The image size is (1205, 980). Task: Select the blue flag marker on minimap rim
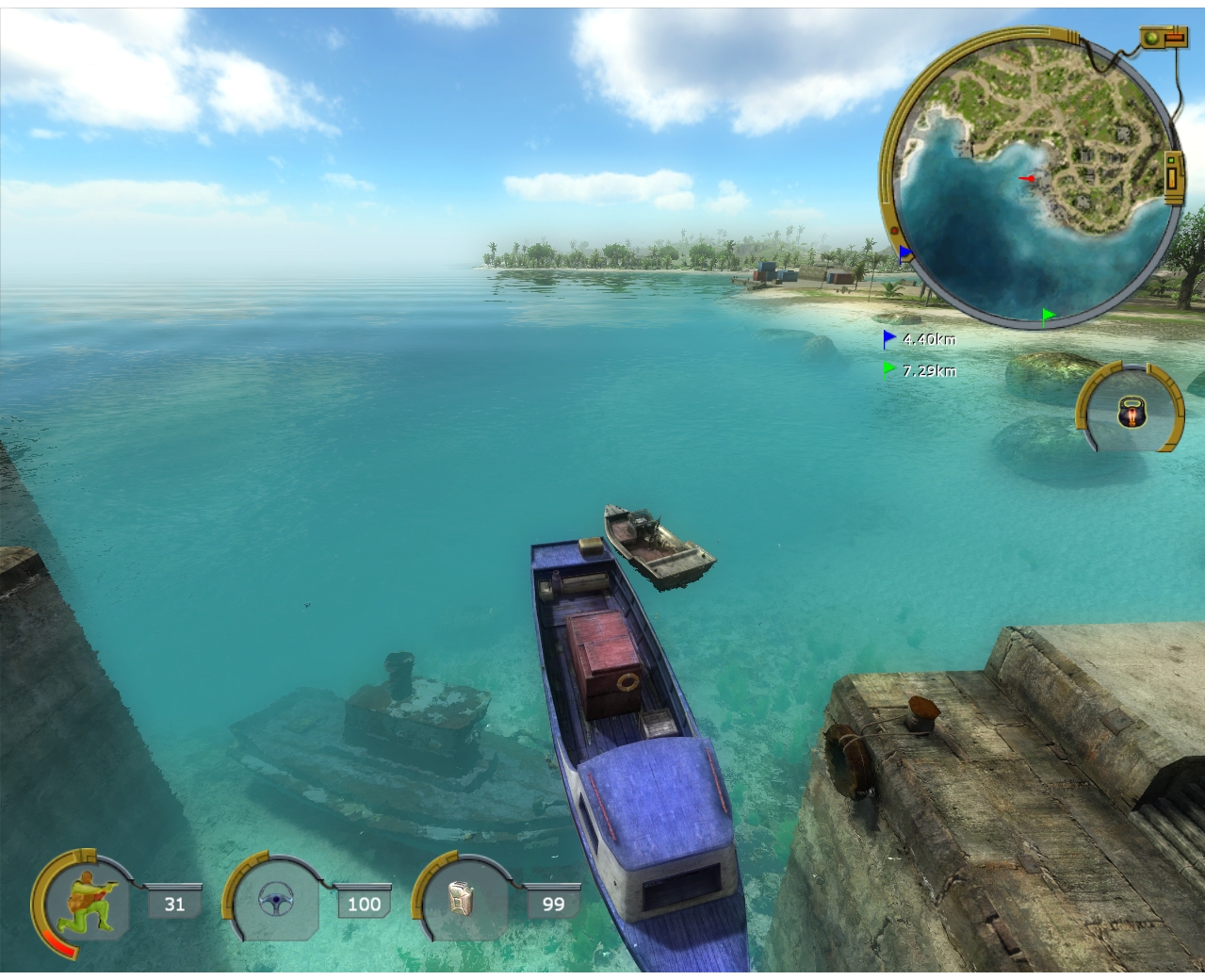click(905, 253)
